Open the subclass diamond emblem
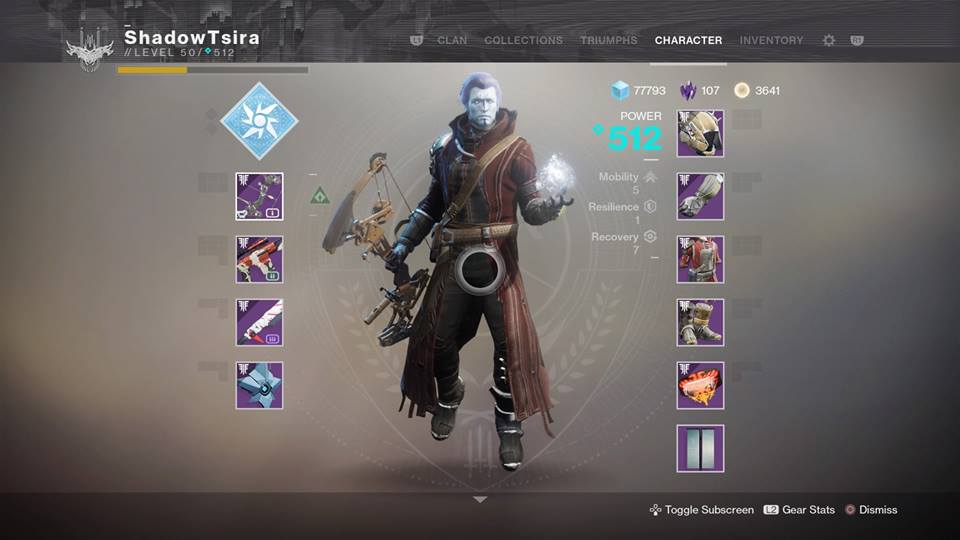This screenshot has height=540, width=960. click(x=259, y=121)
